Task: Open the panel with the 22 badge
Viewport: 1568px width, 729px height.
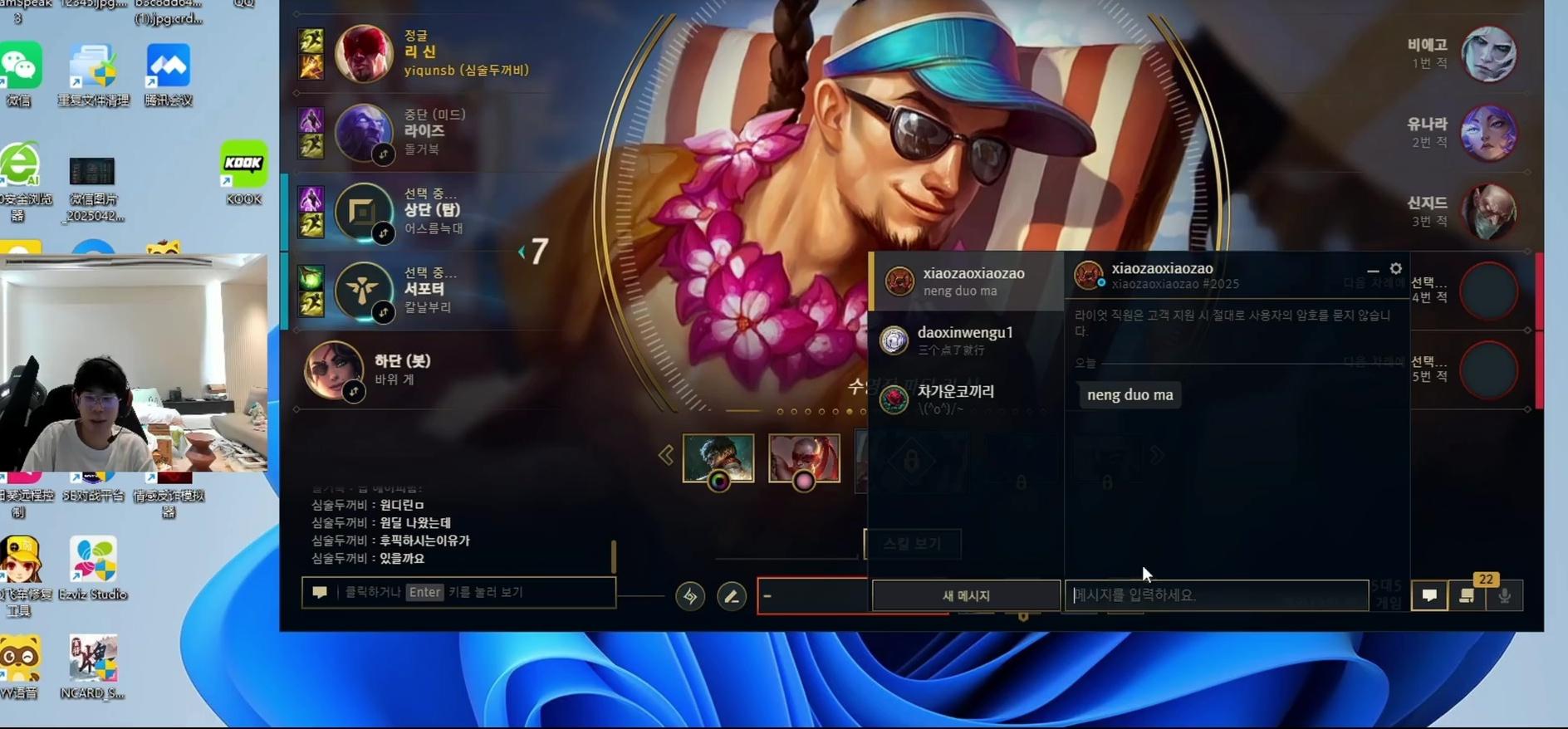Action: 1468,595
